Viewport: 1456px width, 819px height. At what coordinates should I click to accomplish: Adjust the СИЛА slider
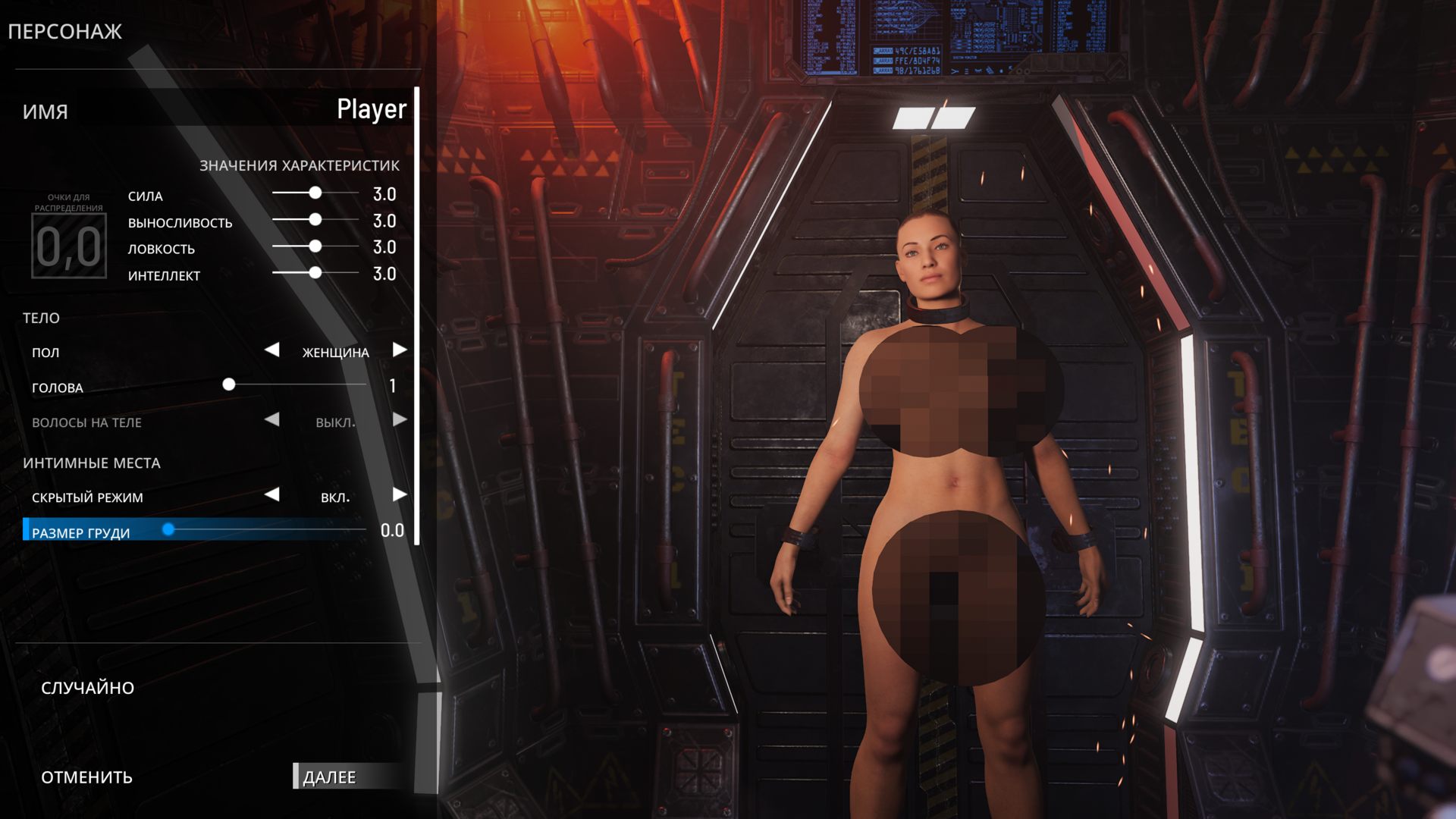tap(315, 193)
